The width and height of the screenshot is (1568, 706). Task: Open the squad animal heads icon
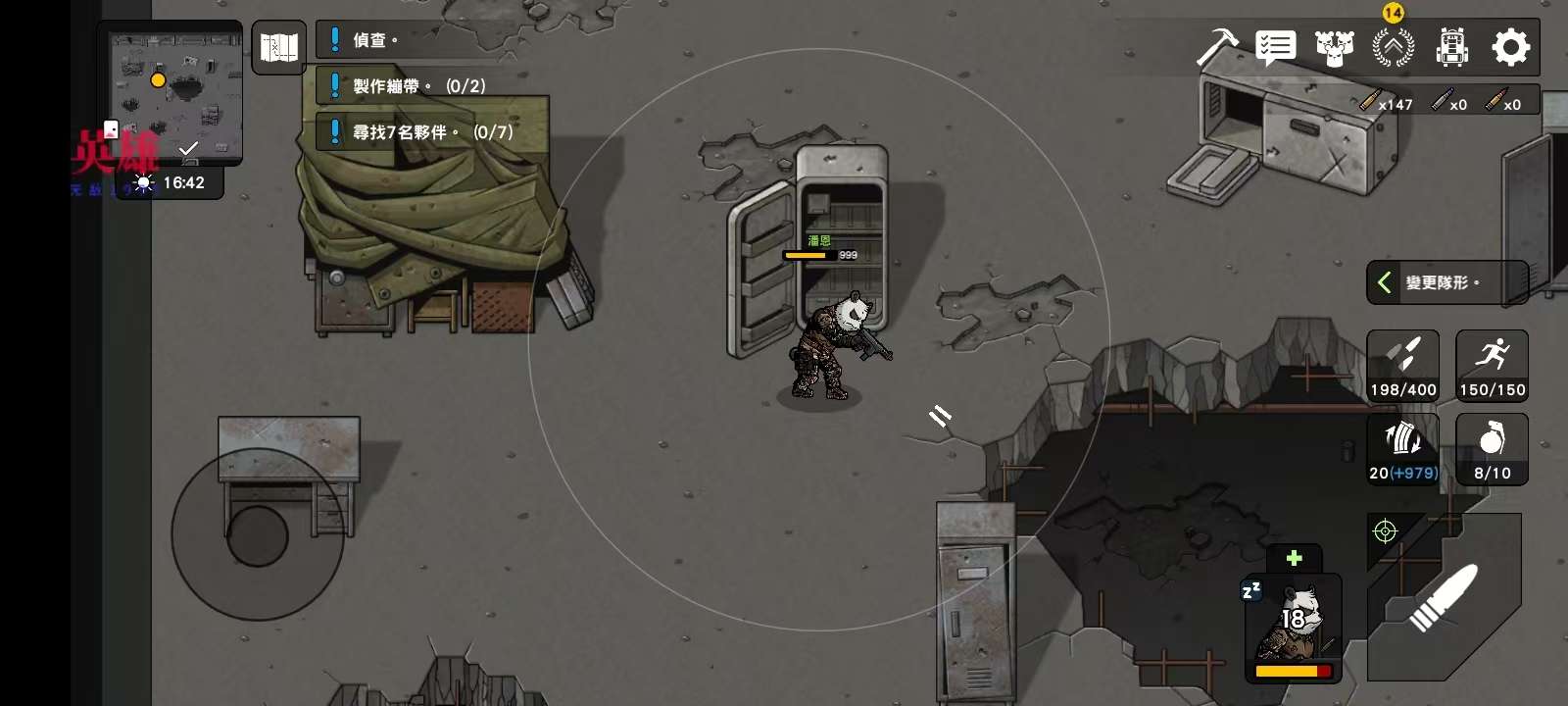[x=1334, y=47]
